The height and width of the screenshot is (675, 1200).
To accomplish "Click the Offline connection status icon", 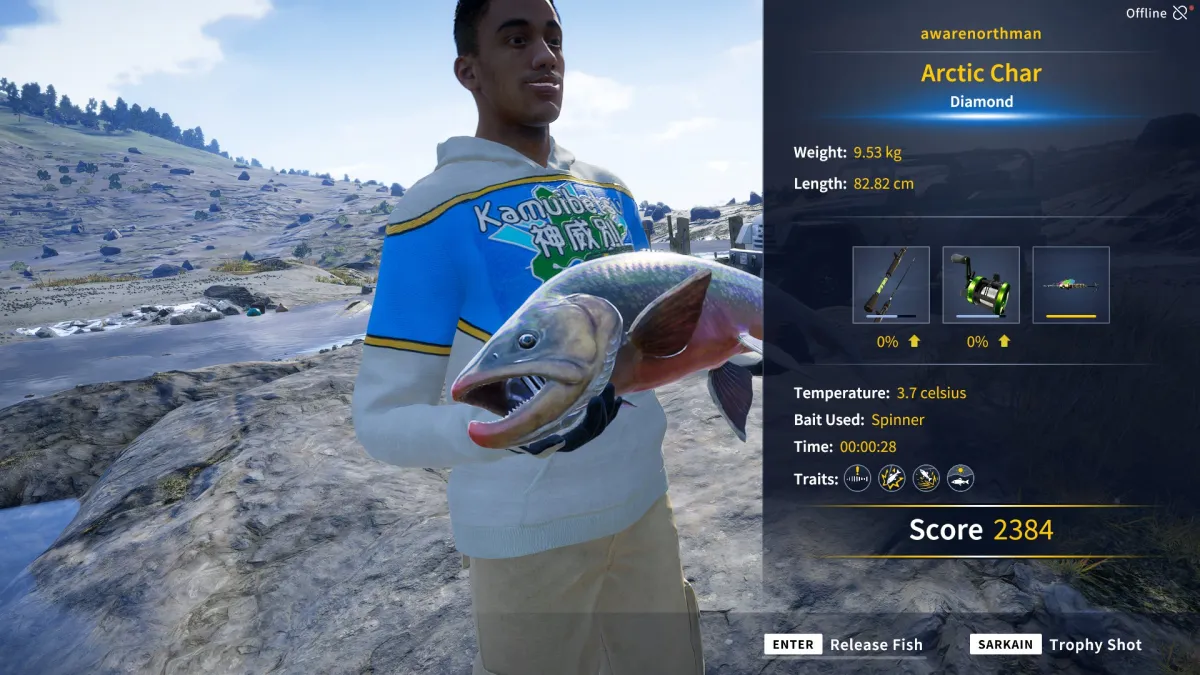I will click(x=1181, y=13).
